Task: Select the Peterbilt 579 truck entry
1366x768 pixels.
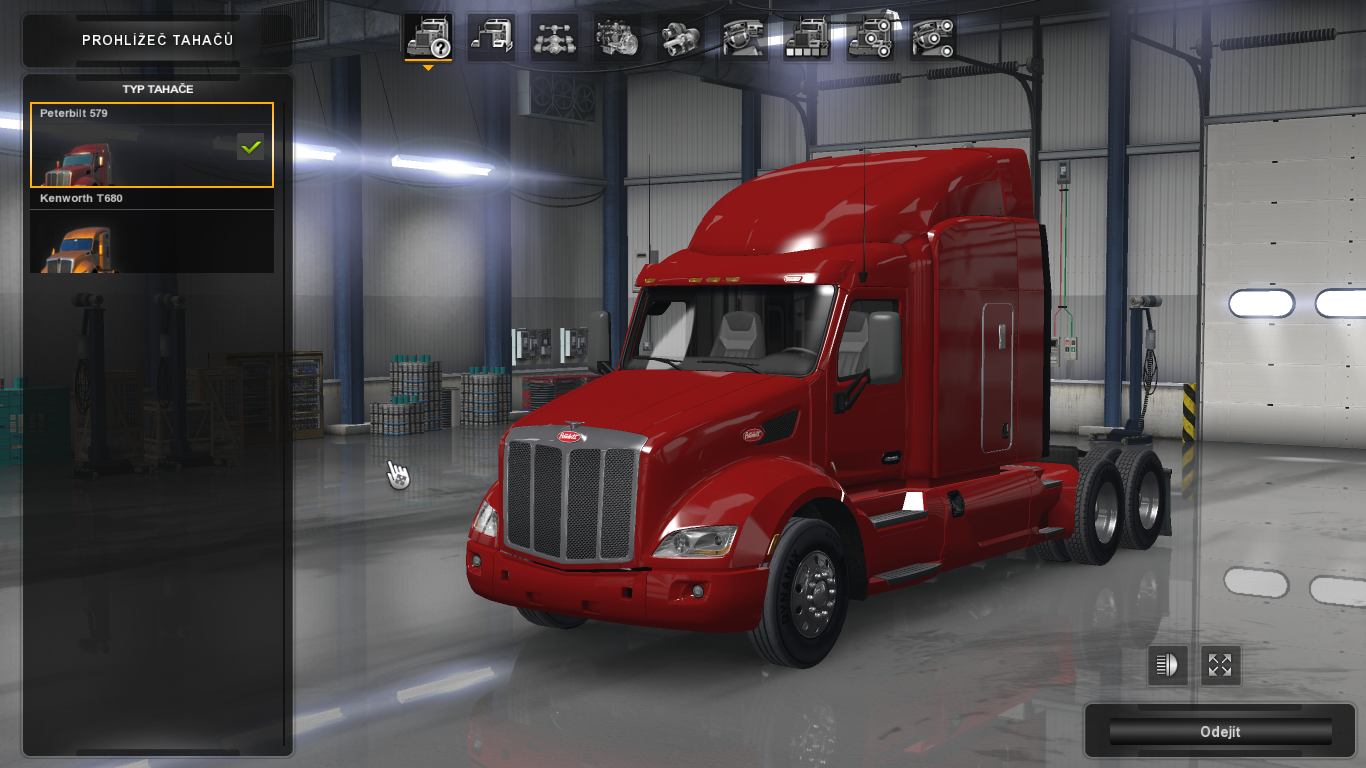Action: click(151, 145)
